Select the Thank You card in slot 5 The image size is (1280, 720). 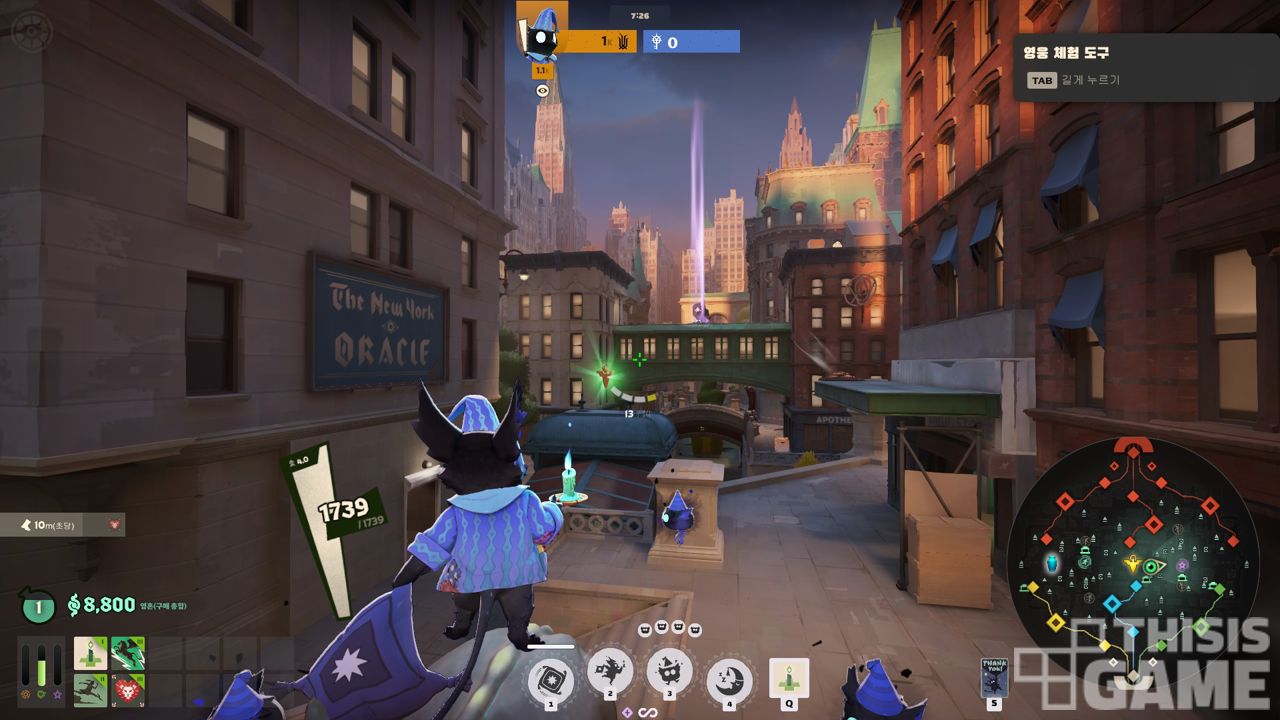click(994, 677)
